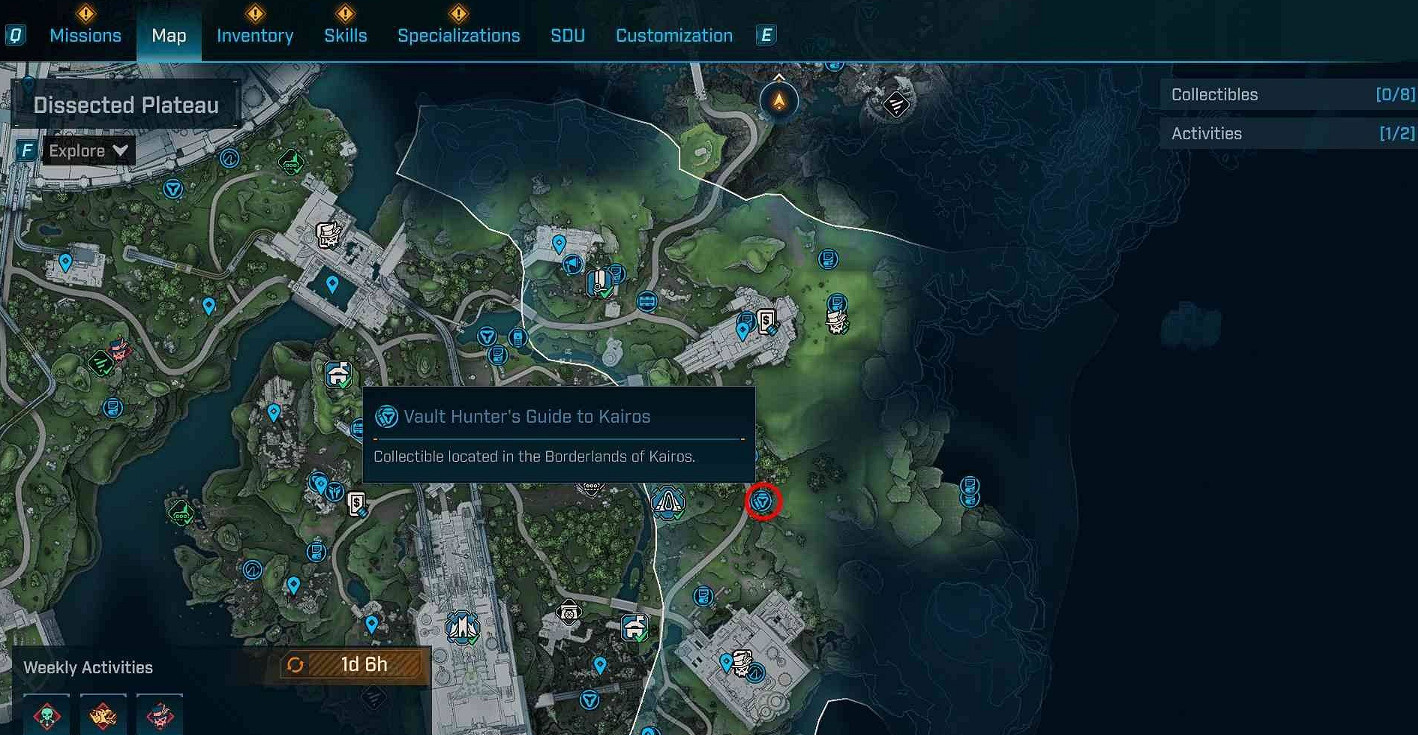Toggle the Collectibles filter showing 0/8
The height and width of the screenshot is (735, 1418).
1288,94
